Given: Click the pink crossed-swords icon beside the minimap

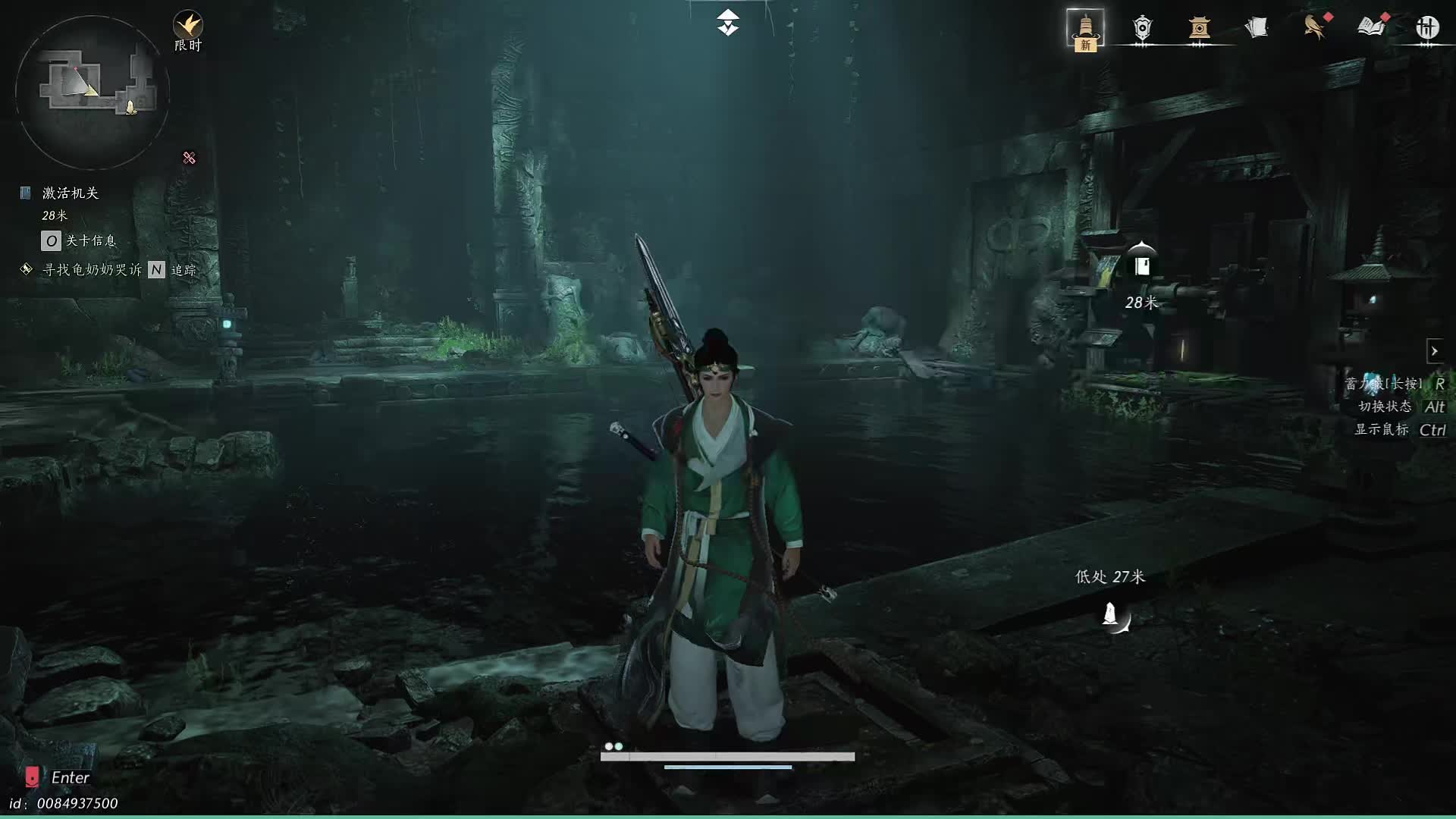Looking at the screenshot, I should [x=189, y=158].
